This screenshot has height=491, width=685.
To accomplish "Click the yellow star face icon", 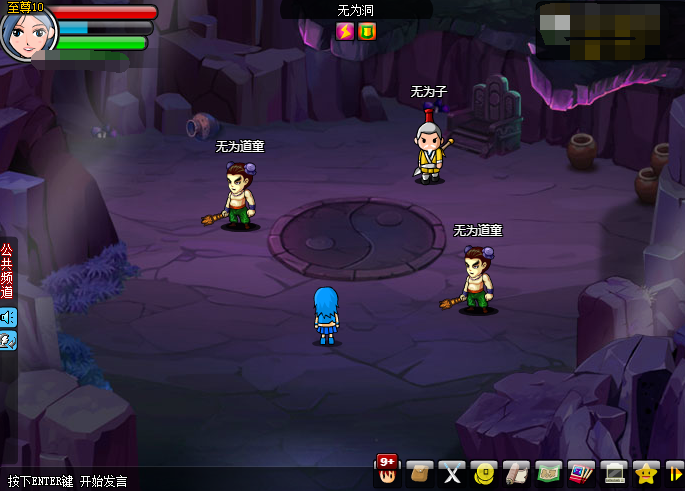I will [647, 472].
